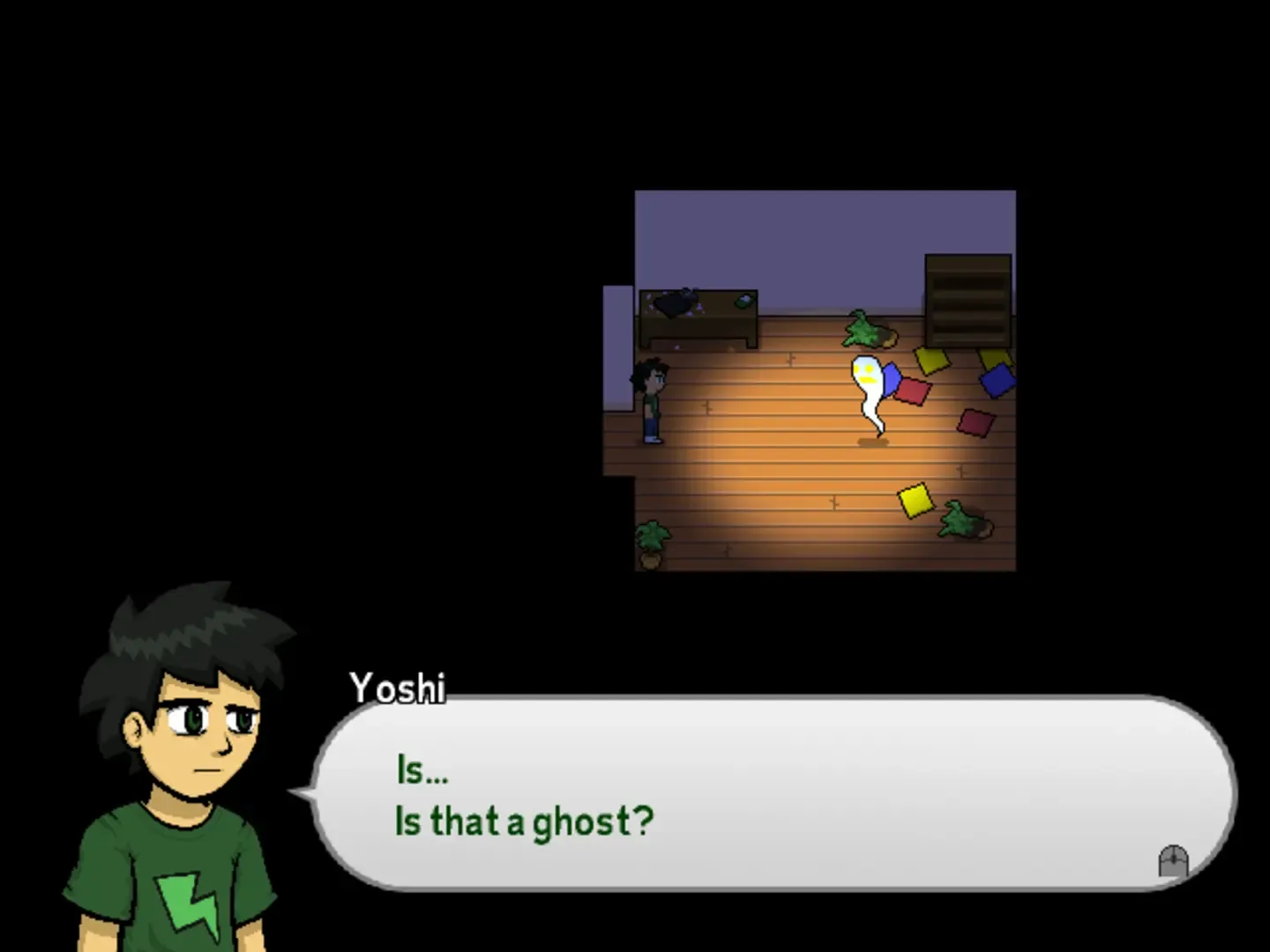Click the yellow pillow at the bottom
Image resolution: width=1270 pixels, height=952 pixels.
[x=915, y=501]
